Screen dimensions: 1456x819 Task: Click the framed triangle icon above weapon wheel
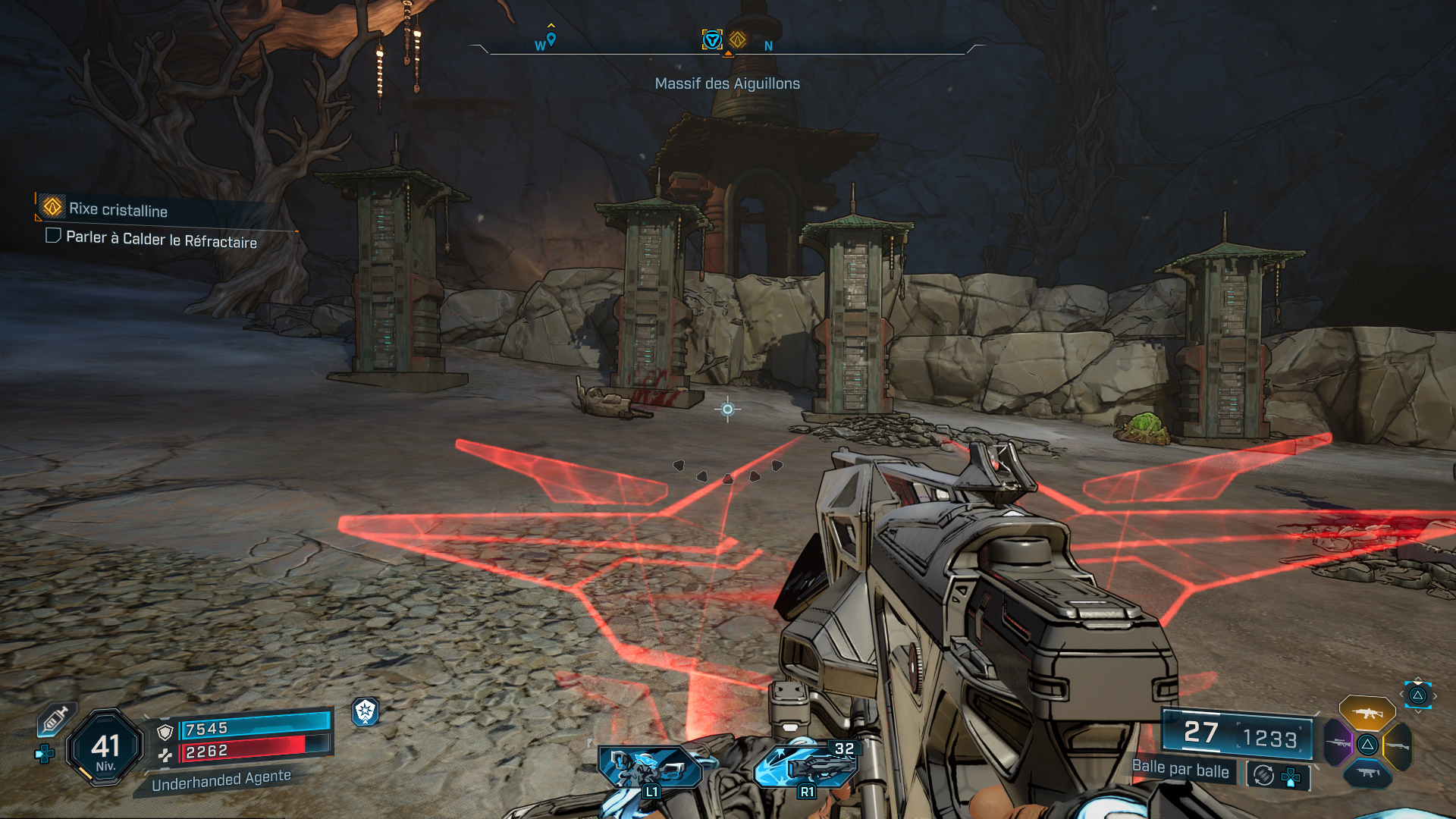click(x=1417, y=695)
